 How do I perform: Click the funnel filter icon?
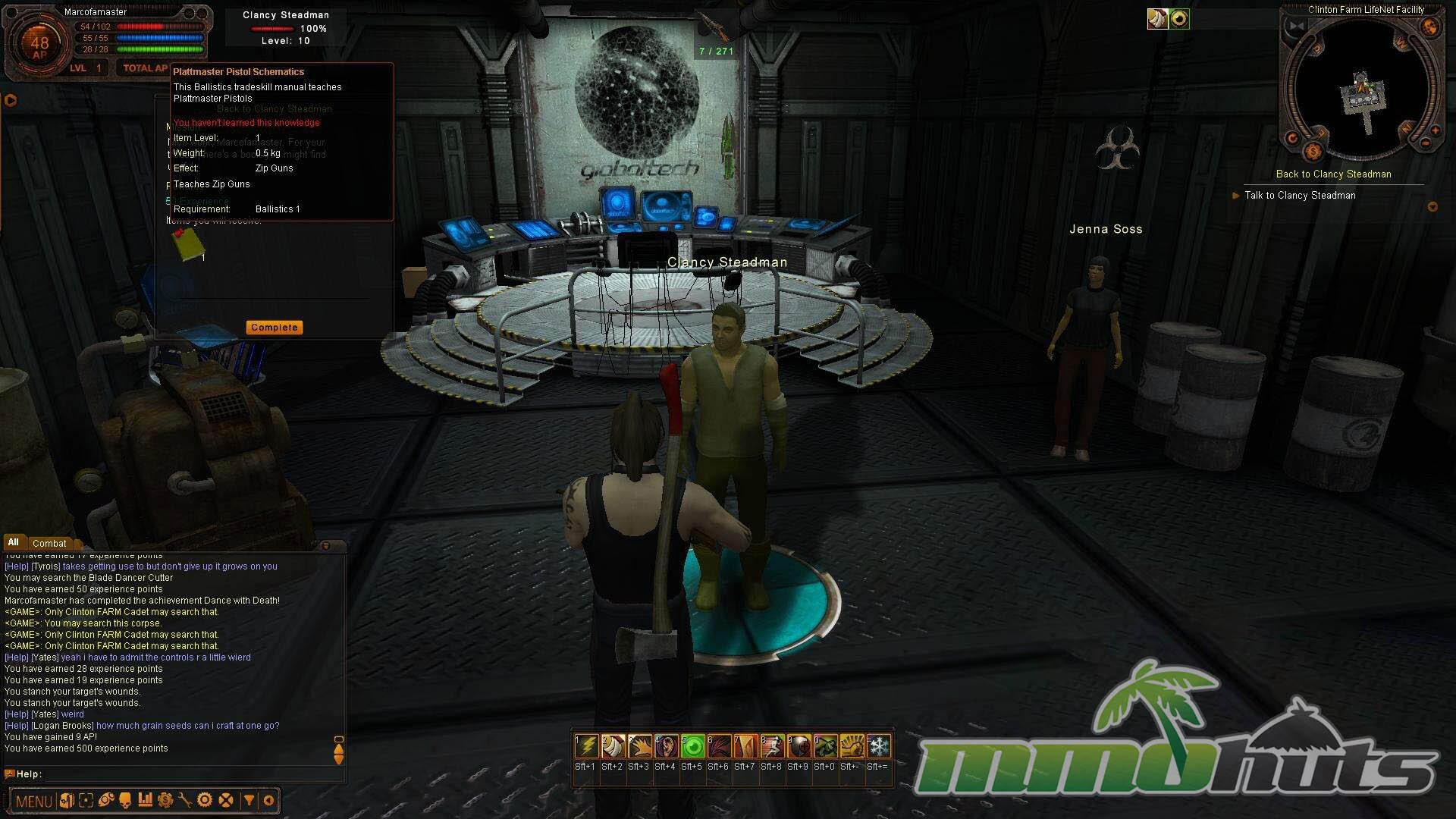[249, 800]
